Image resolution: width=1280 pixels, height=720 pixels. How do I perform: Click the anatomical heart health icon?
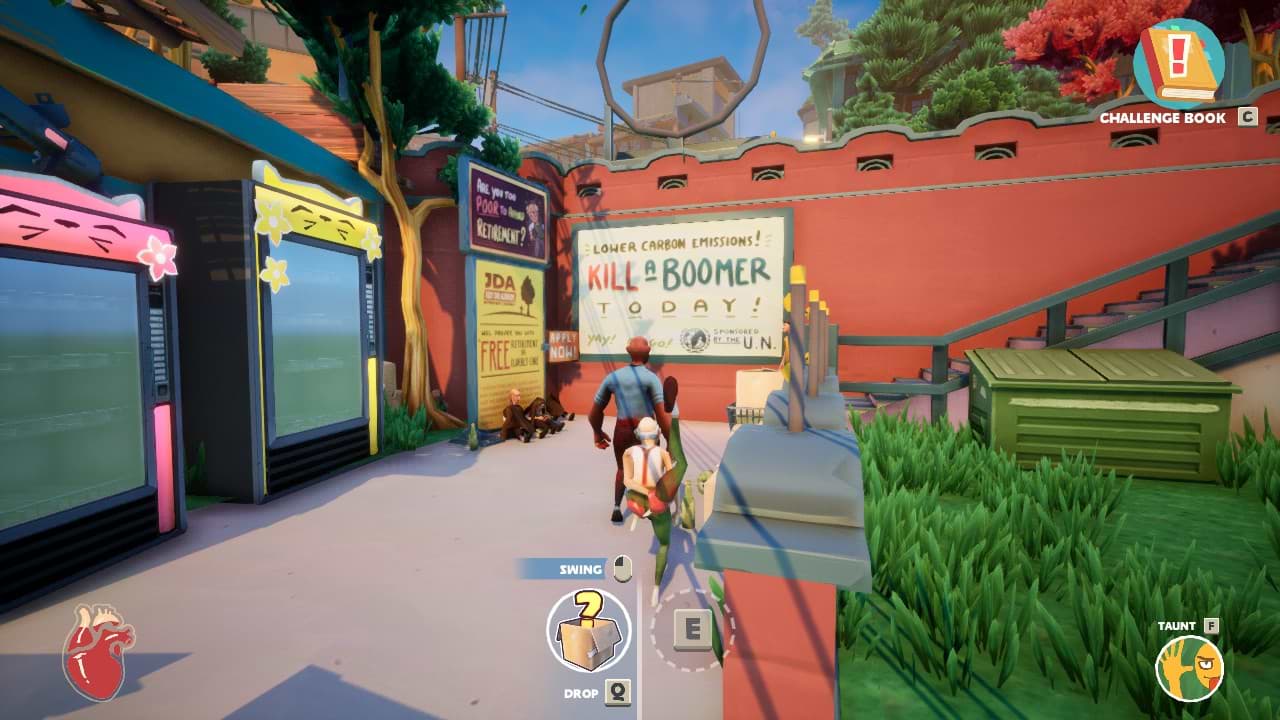[98, 651]
